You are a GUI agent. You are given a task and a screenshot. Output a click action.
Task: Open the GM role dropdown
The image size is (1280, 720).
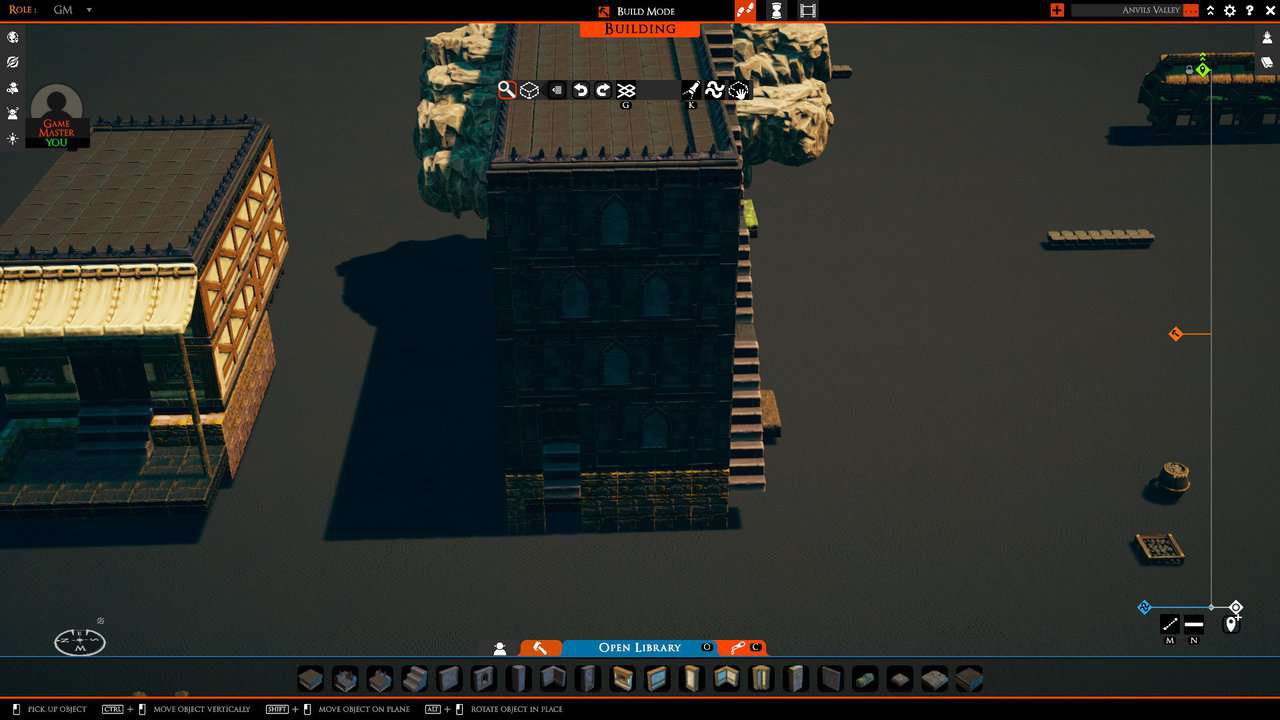coord(74,10)
